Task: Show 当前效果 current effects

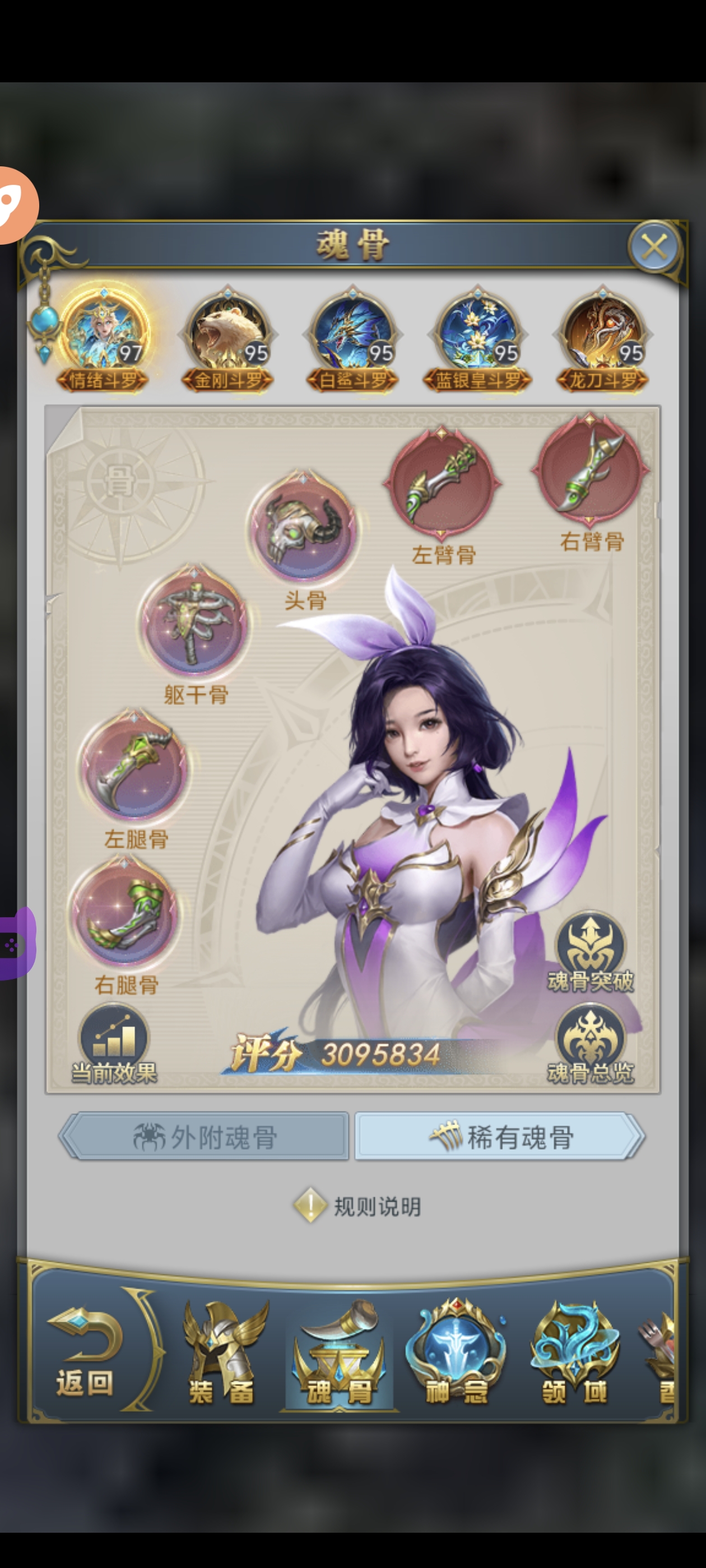Action: click(114, 1044)
